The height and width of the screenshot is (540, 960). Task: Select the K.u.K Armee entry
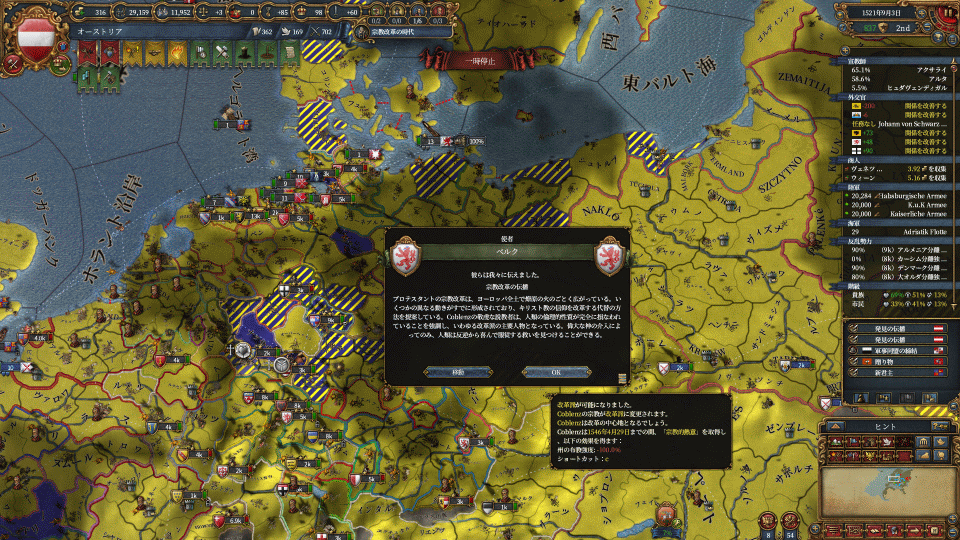coord(896,205)
